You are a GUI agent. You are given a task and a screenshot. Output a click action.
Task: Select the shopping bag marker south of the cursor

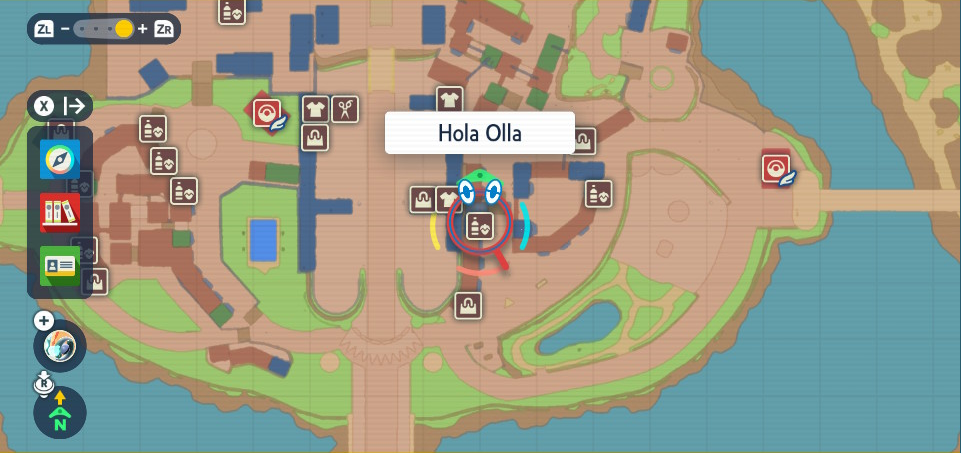point(467,305)
